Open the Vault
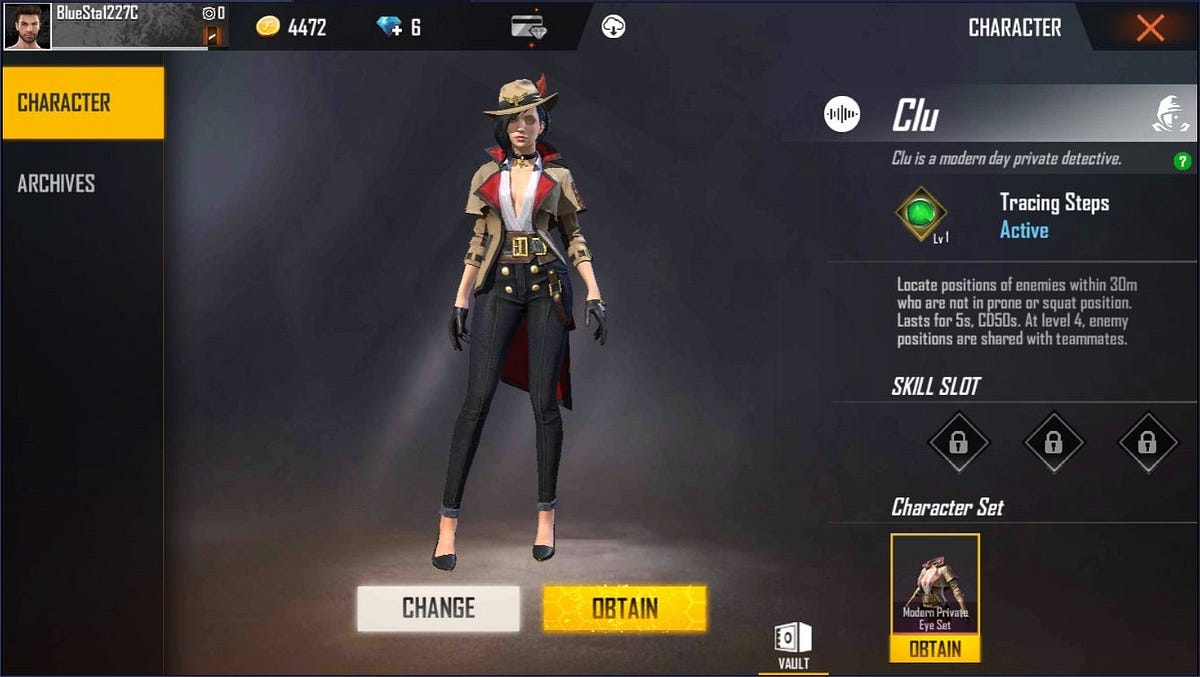The height and width of the screenshot is (677, 1200). (x=793, y=645)
